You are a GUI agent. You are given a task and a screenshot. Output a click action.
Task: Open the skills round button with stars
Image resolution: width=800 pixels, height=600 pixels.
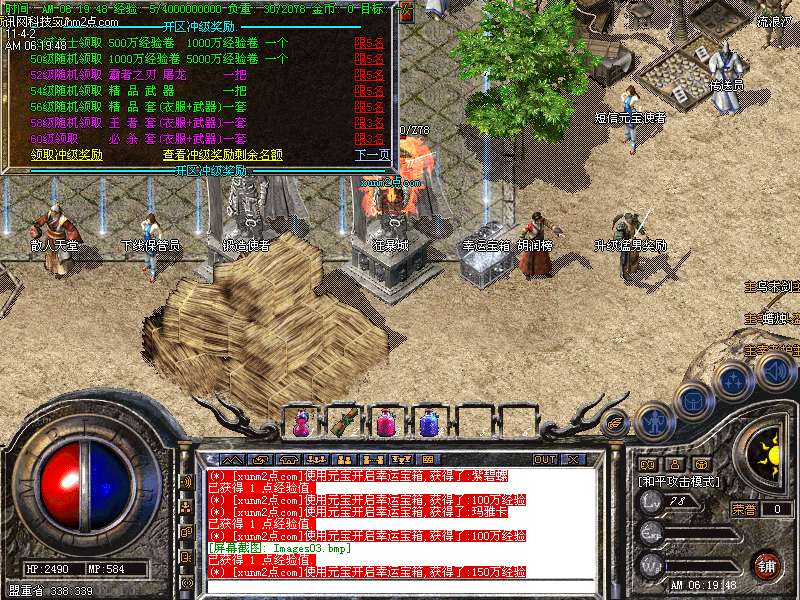click(735, 381)
